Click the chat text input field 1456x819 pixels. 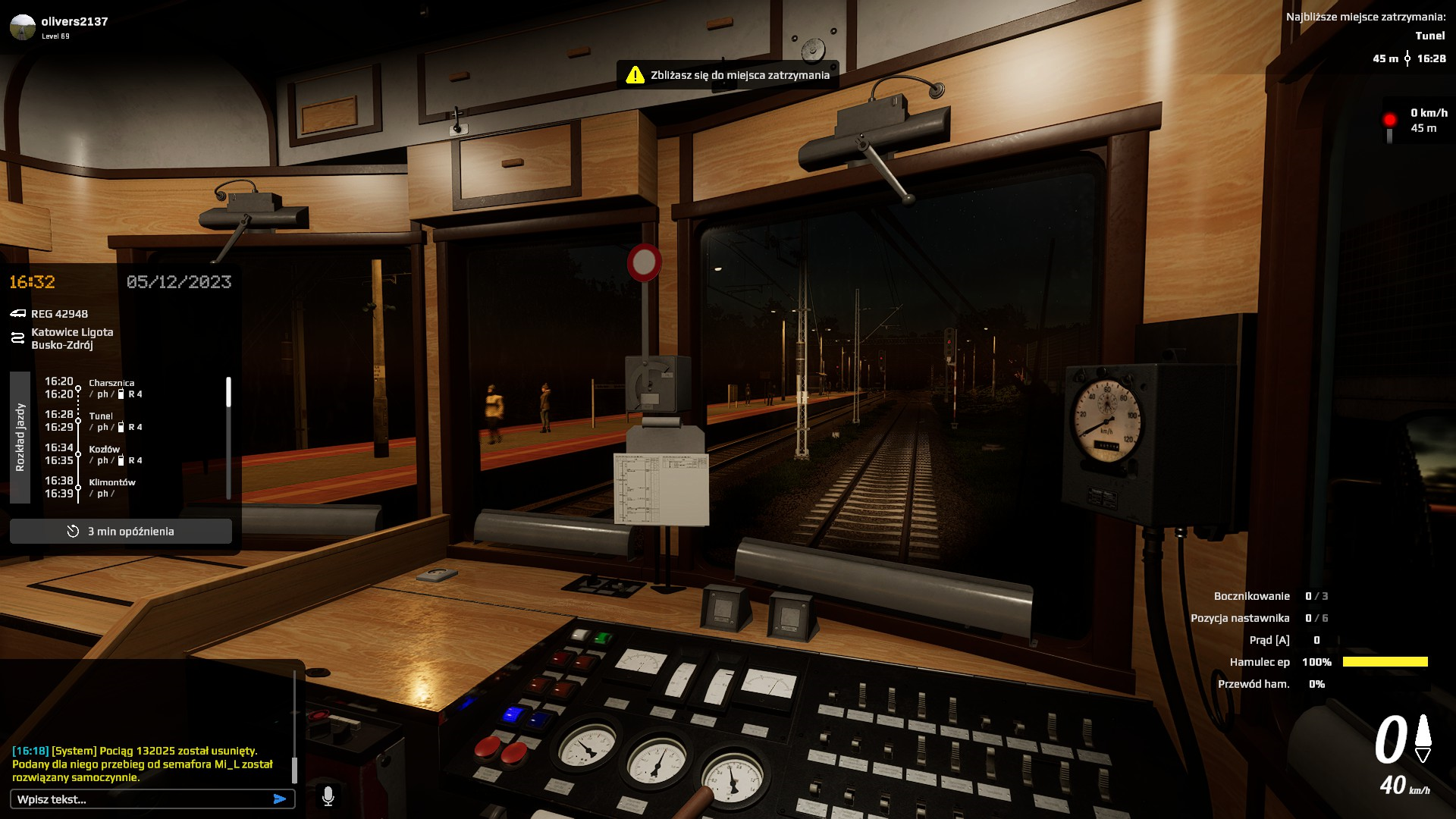click(140, 799)
